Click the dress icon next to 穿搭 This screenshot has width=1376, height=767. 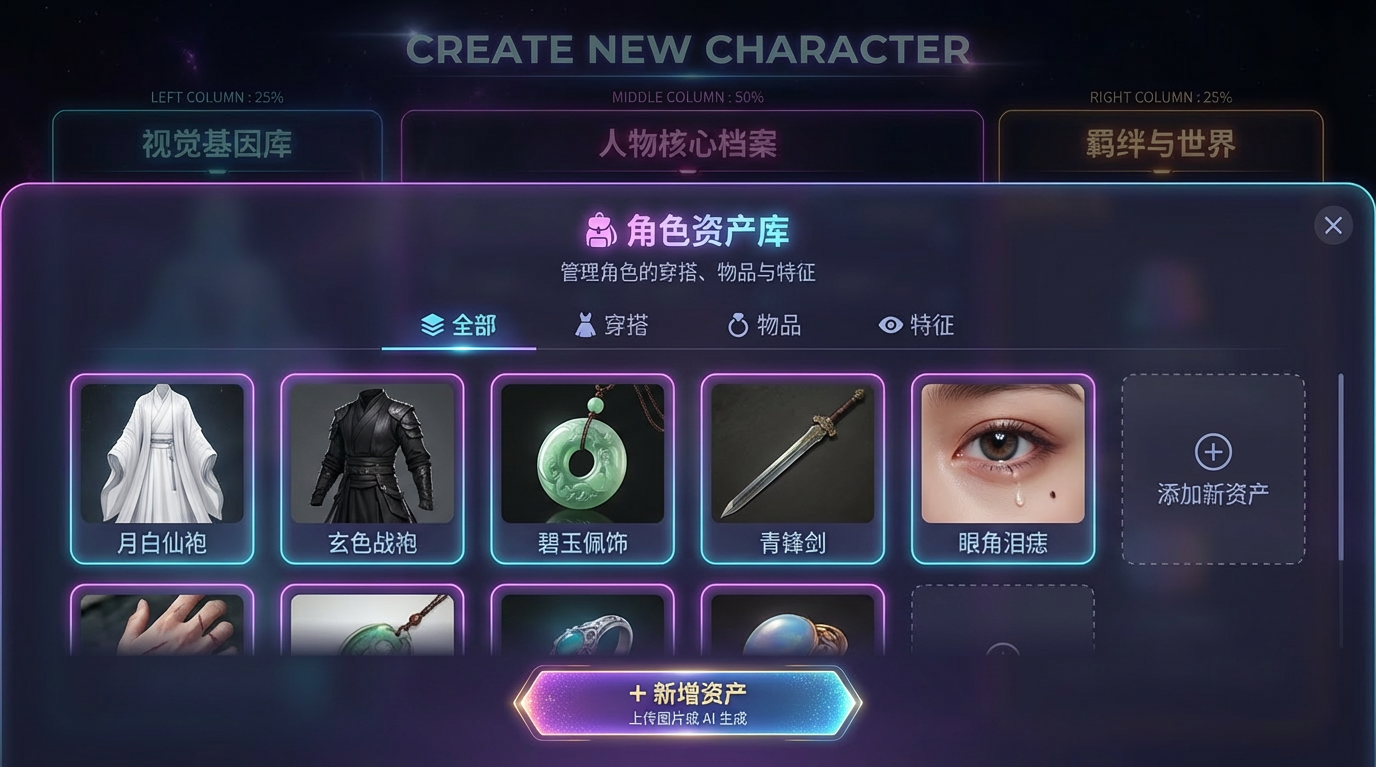[585, 324]
